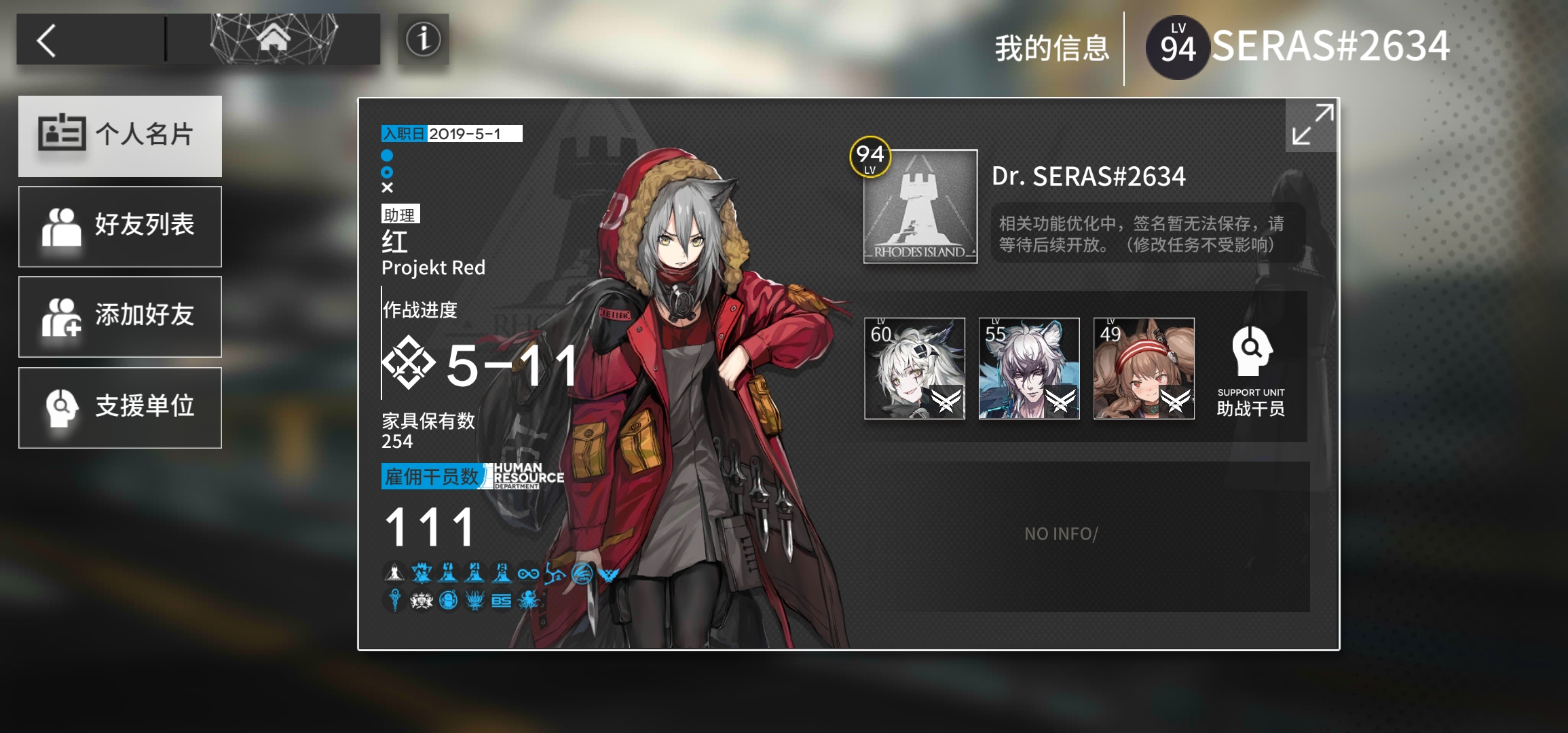Edit the signature text box

coord(1147,233)
